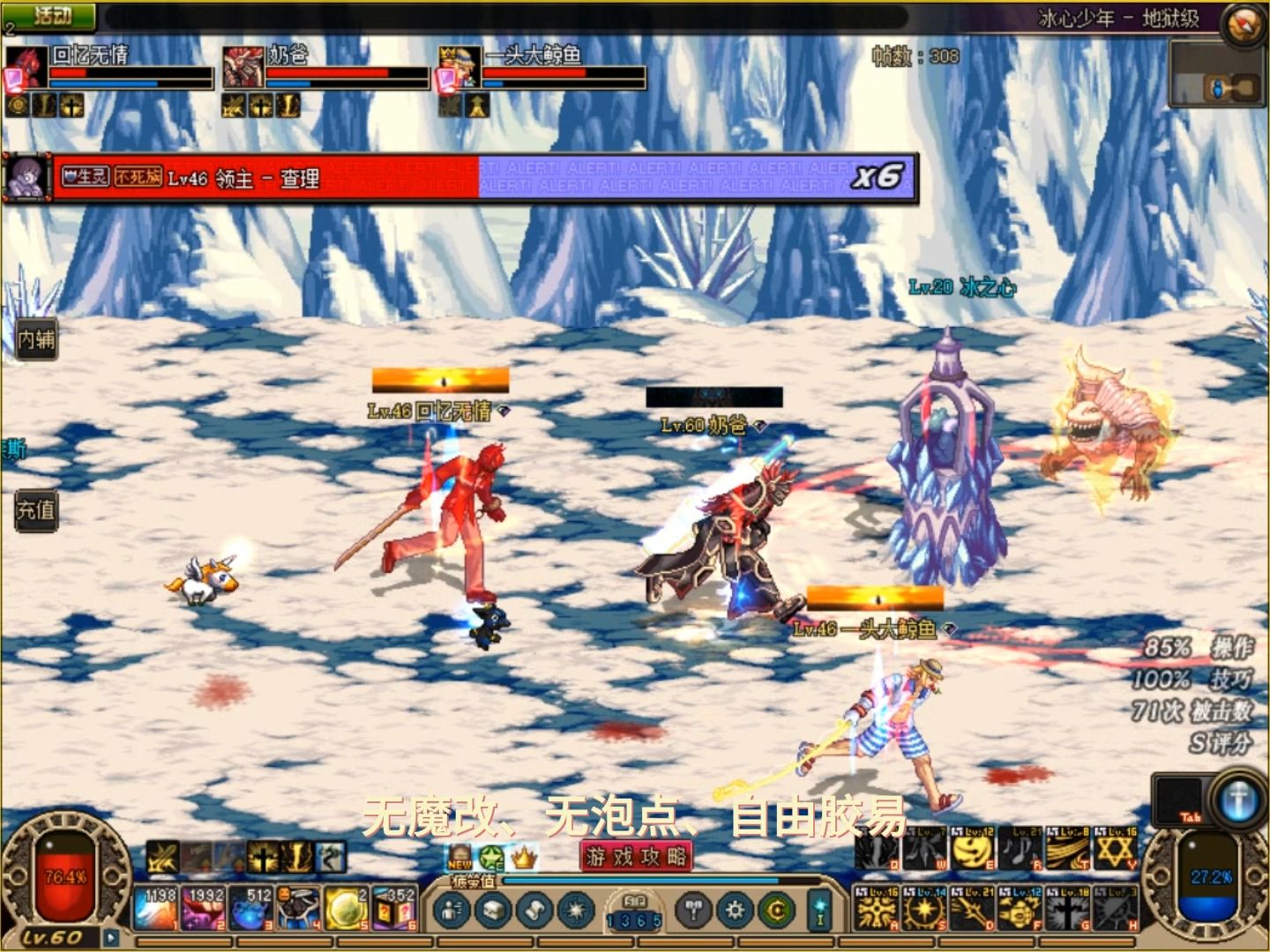Viewport: 1270px width, 952px height.
Task: Click the 内辅 side button
Action: 36,339
